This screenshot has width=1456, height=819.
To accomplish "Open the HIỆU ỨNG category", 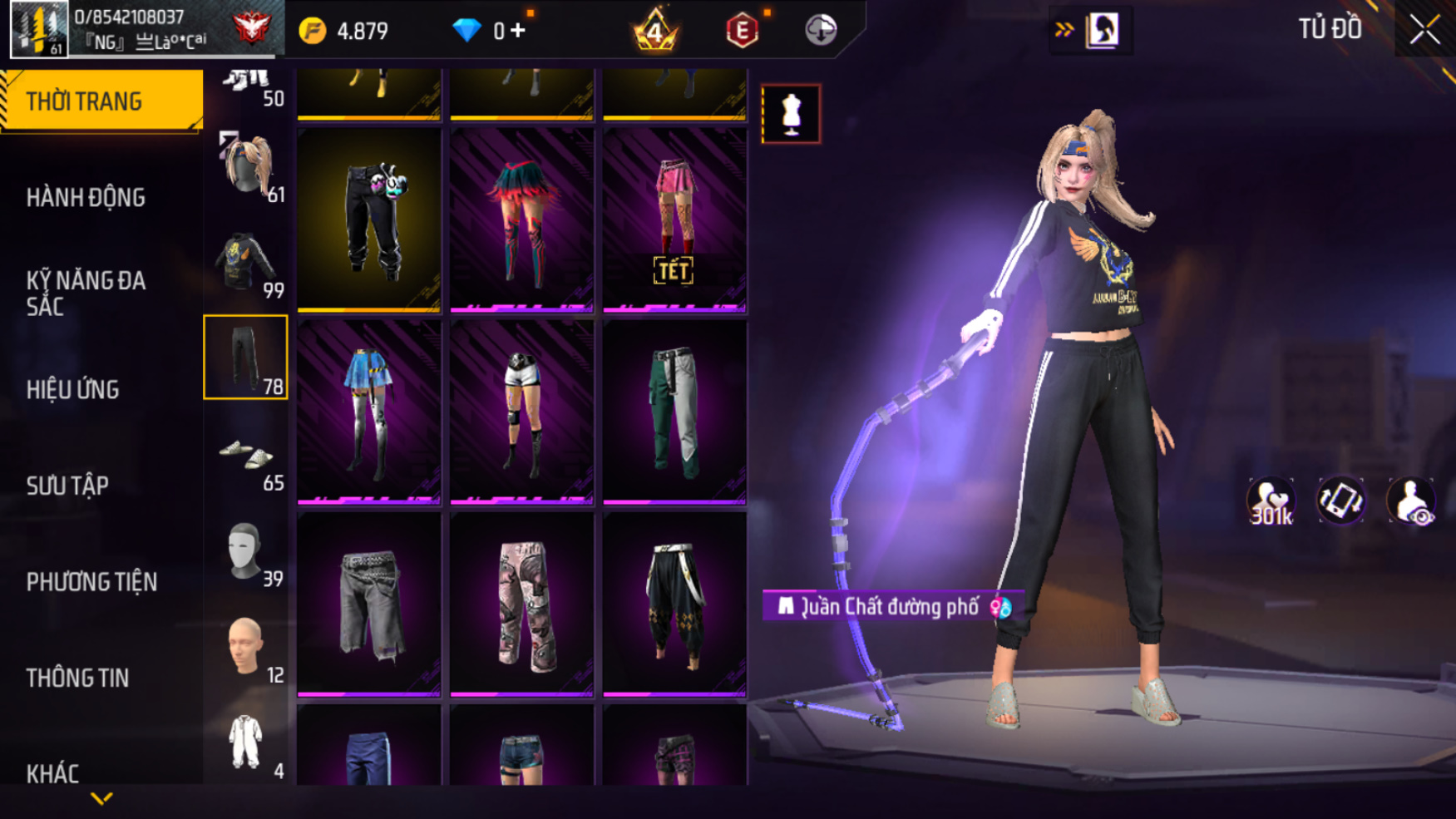I will point(72,389).
